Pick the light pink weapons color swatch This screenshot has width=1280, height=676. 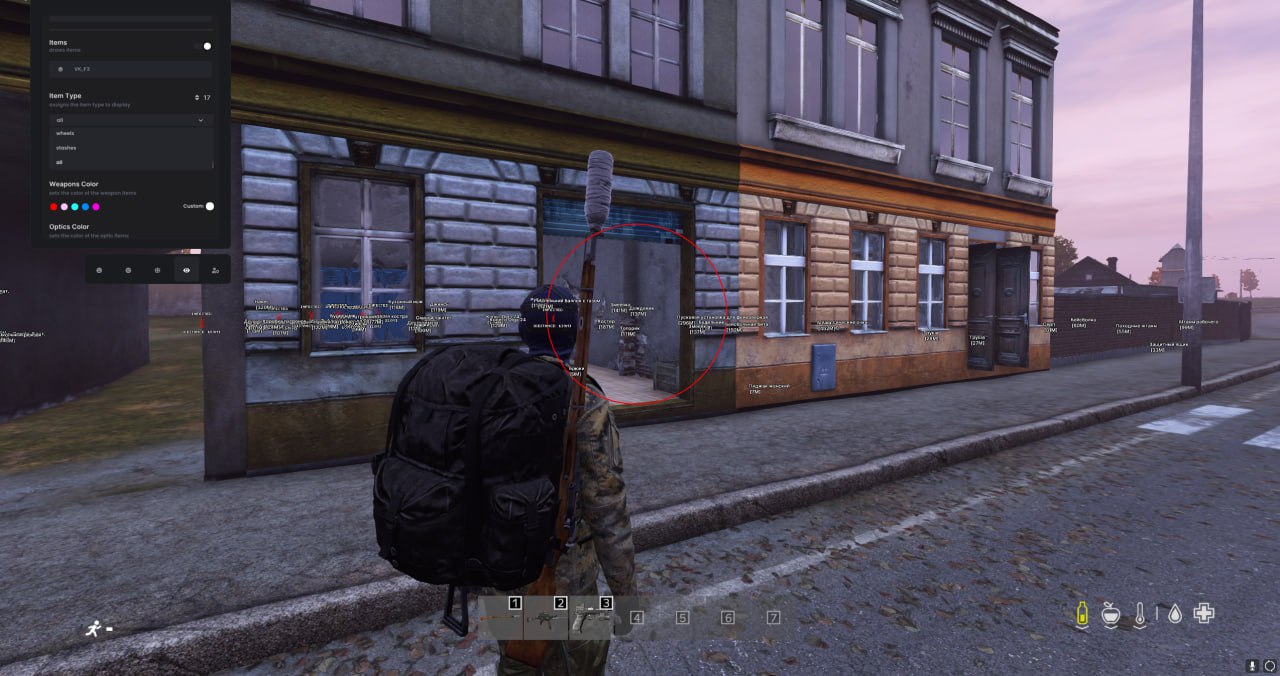pos(64,207)
